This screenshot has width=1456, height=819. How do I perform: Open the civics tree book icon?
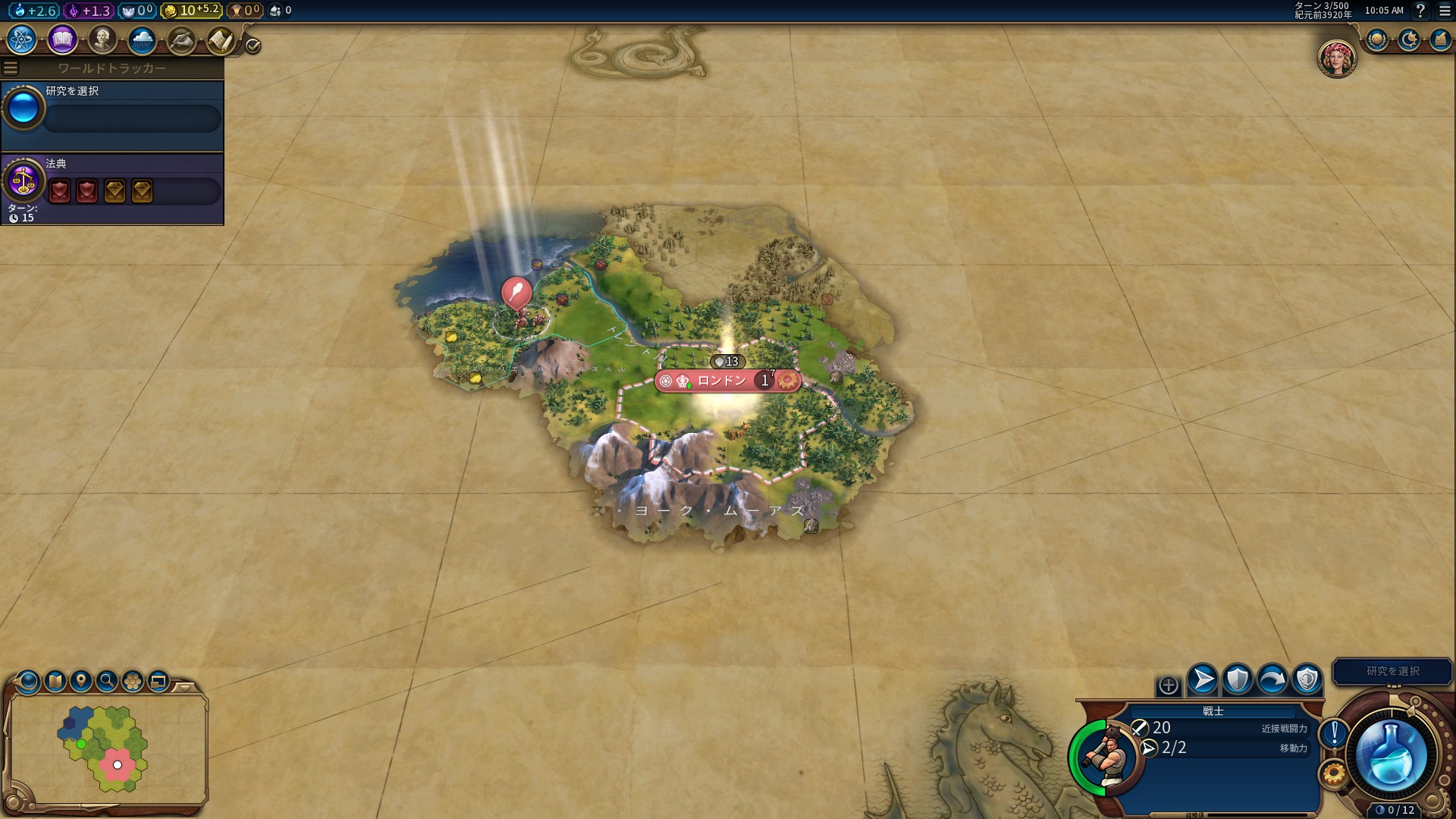(62, 39)
